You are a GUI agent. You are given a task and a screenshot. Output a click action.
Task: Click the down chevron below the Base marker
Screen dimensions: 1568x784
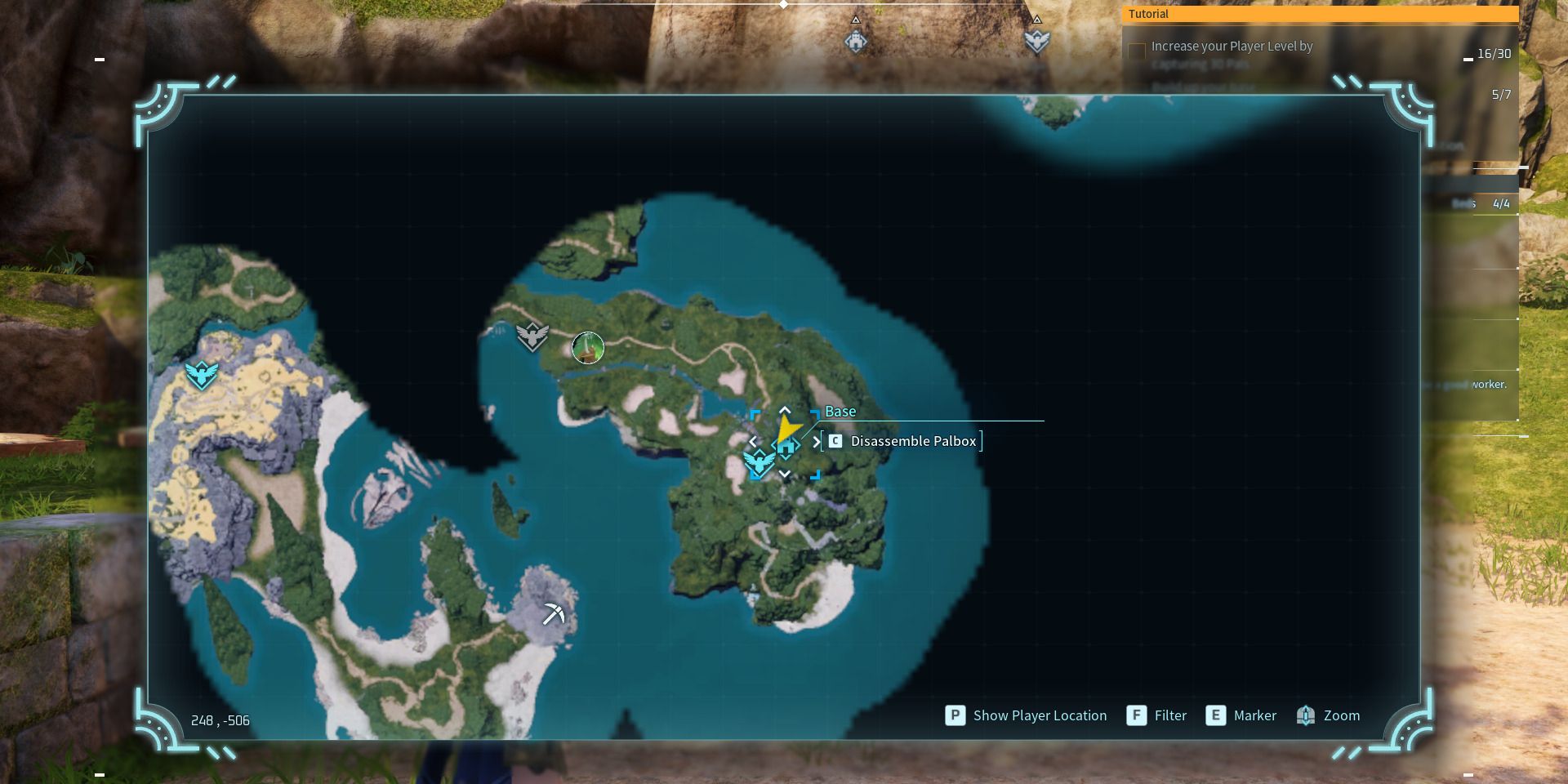[785, 472]
